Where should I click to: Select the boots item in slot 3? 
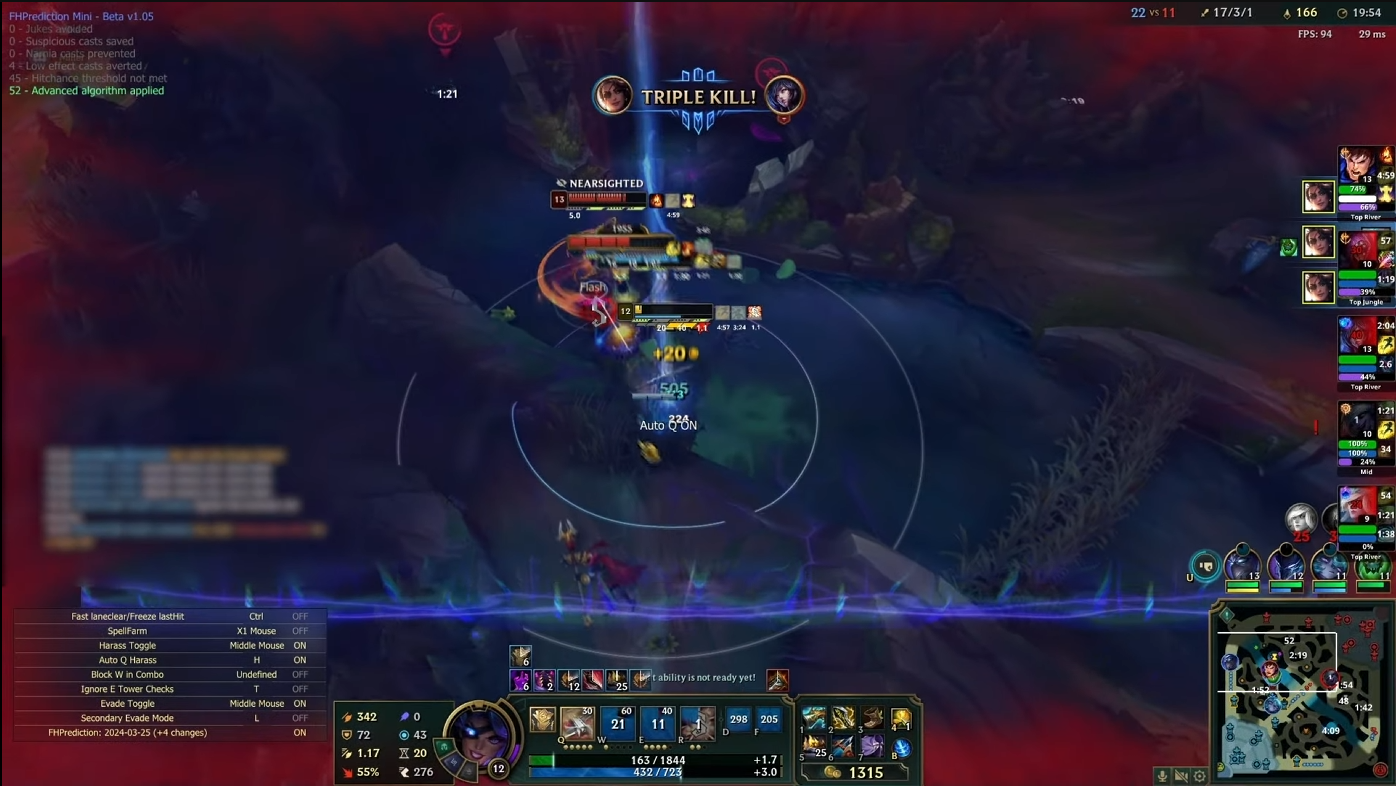point(873,719)
